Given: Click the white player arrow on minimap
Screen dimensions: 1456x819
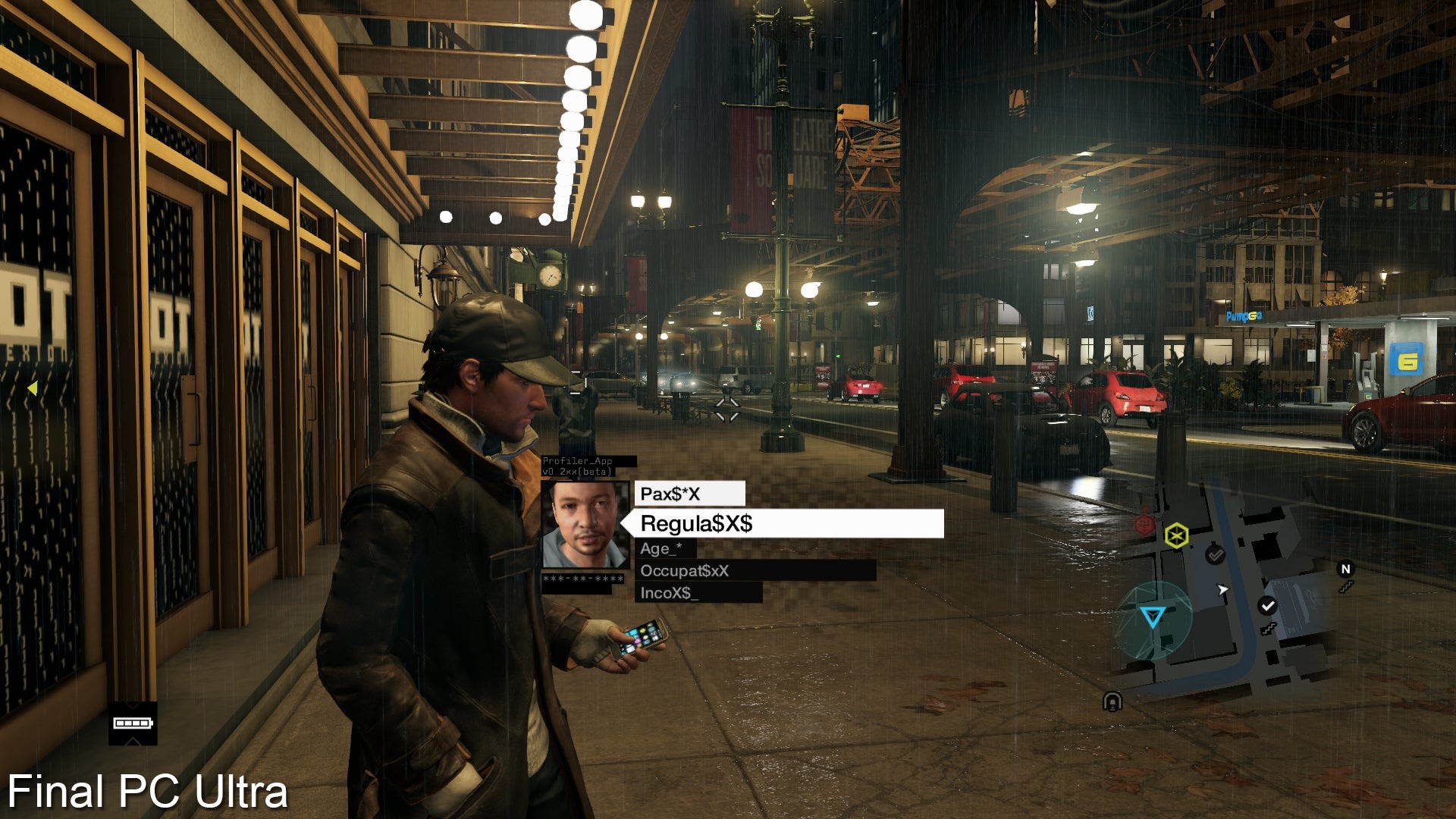Looking at the screenshot, I should click(1222, 590).
